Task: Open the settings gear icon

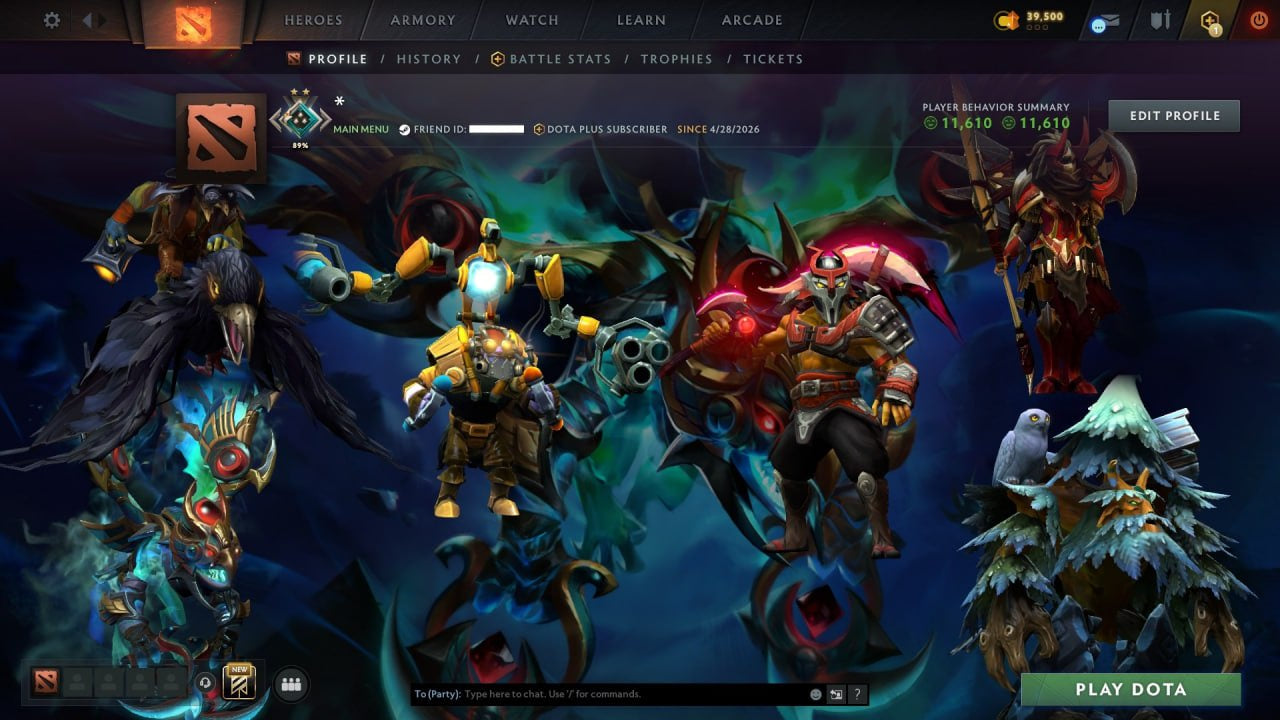Action: tap(51, 19)
